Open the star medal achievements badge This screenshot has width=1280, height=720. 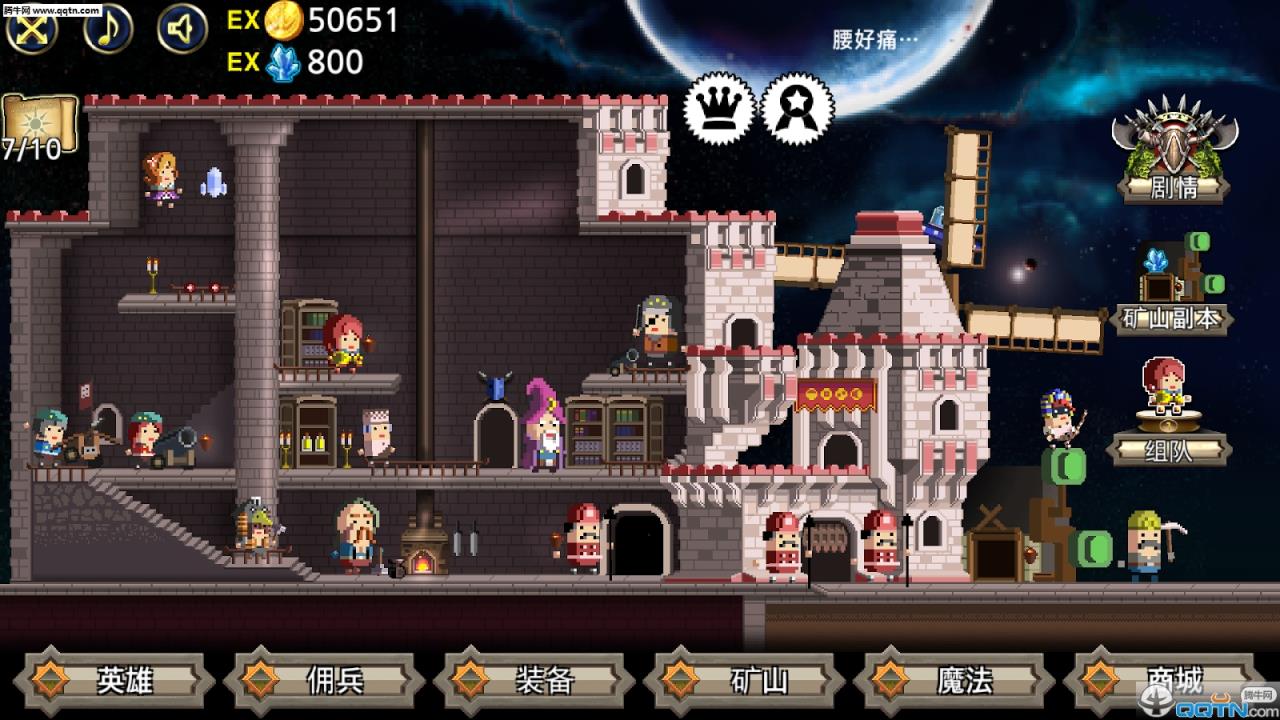pyautogui.click(x=797, y=108)
